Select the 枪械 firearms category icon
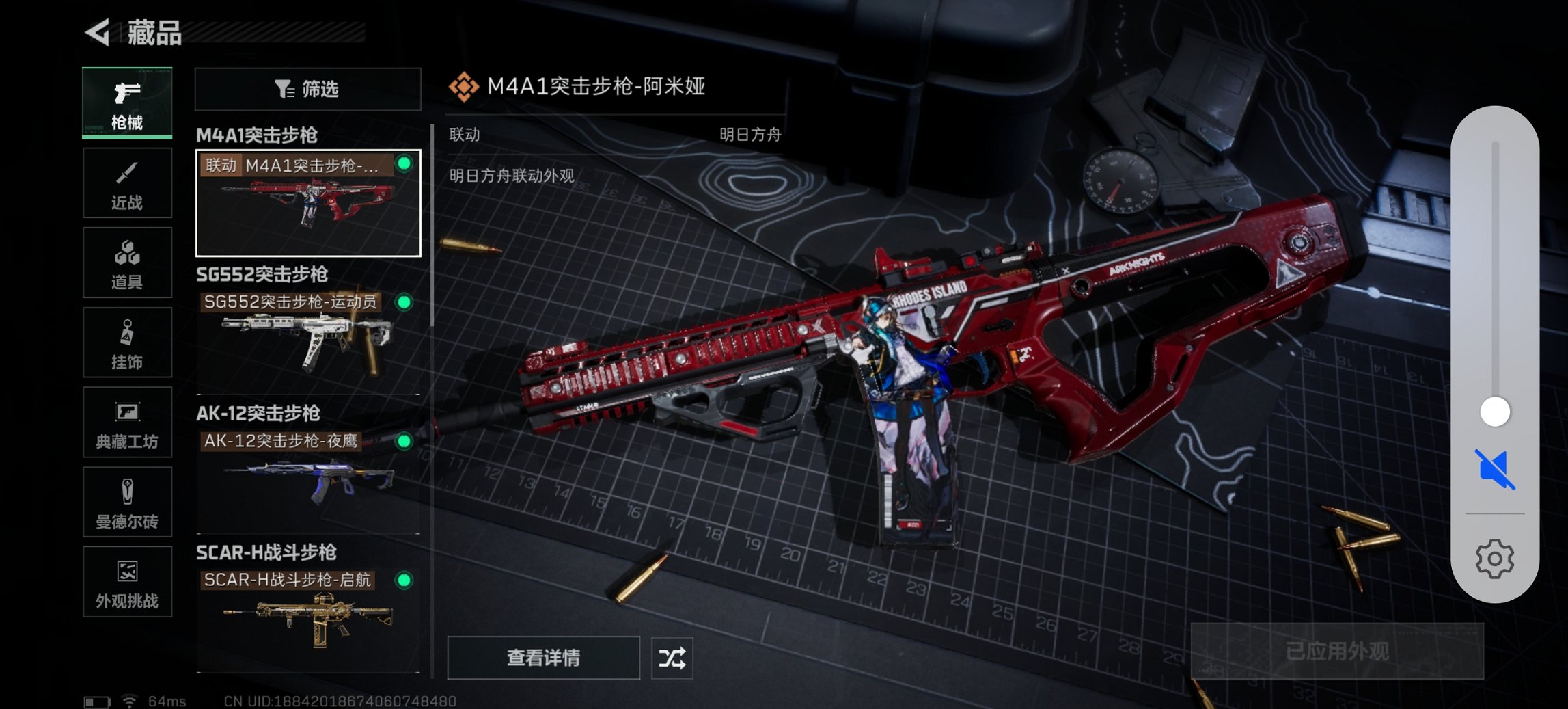 tap(127, 103)
